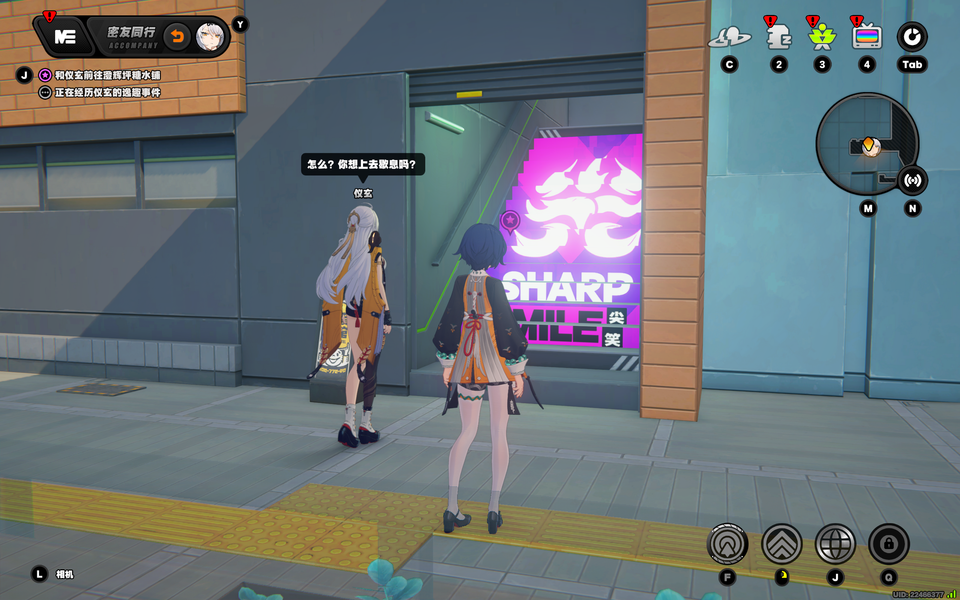960x600 pixels.
Task: Open the circular quick menu icon
Action: tap(911, 37)
